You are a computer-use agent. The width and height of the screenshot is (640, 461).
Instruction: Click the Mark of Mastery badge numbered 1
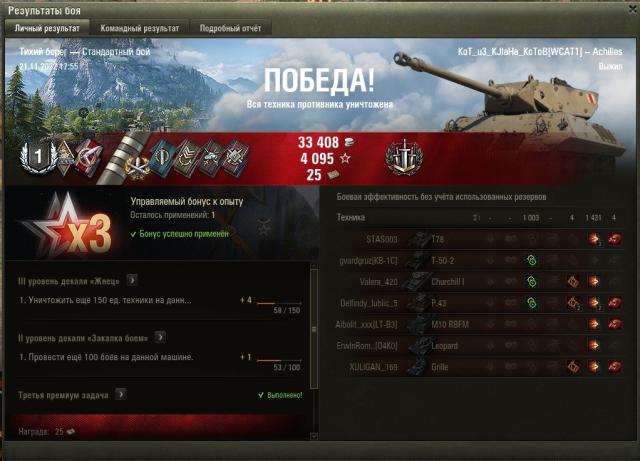[x=38, y=155]
